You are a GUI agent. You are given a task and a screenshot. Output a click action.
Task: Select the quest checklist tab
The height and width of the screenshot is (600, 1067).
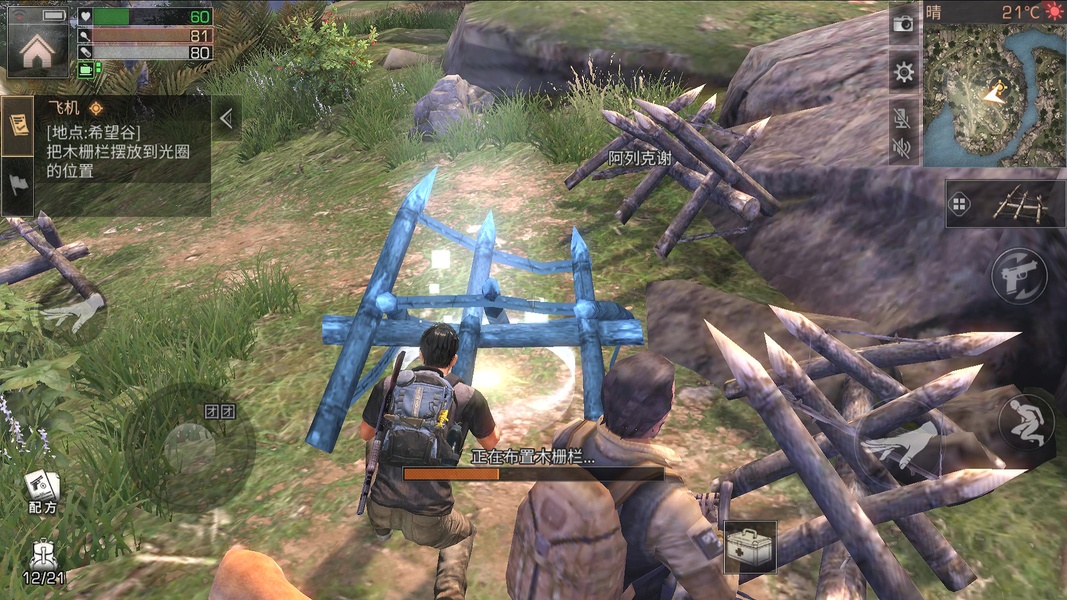18,124
